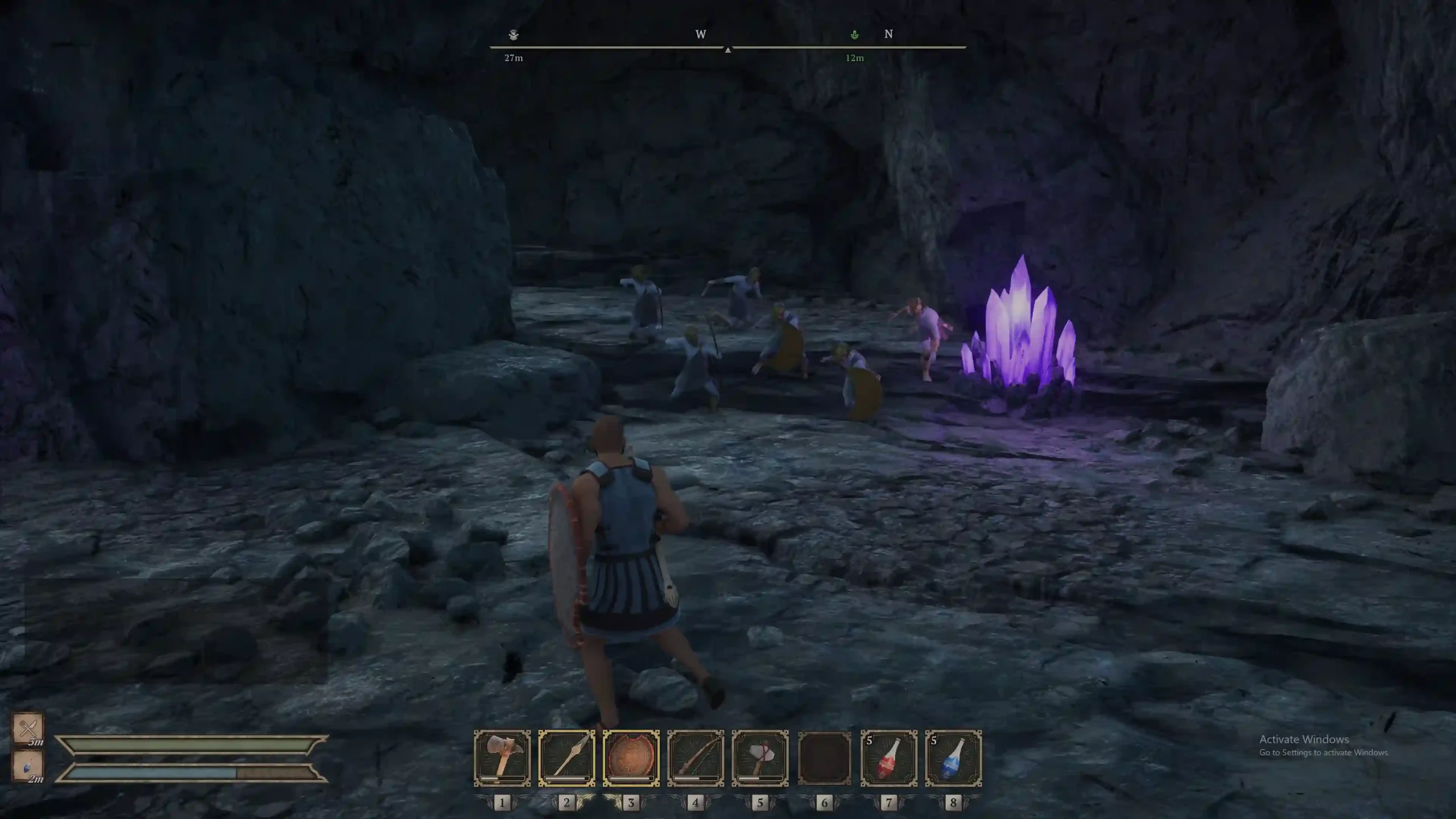This screenshot has height=819, width=1456.
Task: Click the fork and knife food buff icon
Action: click(28, 728)
